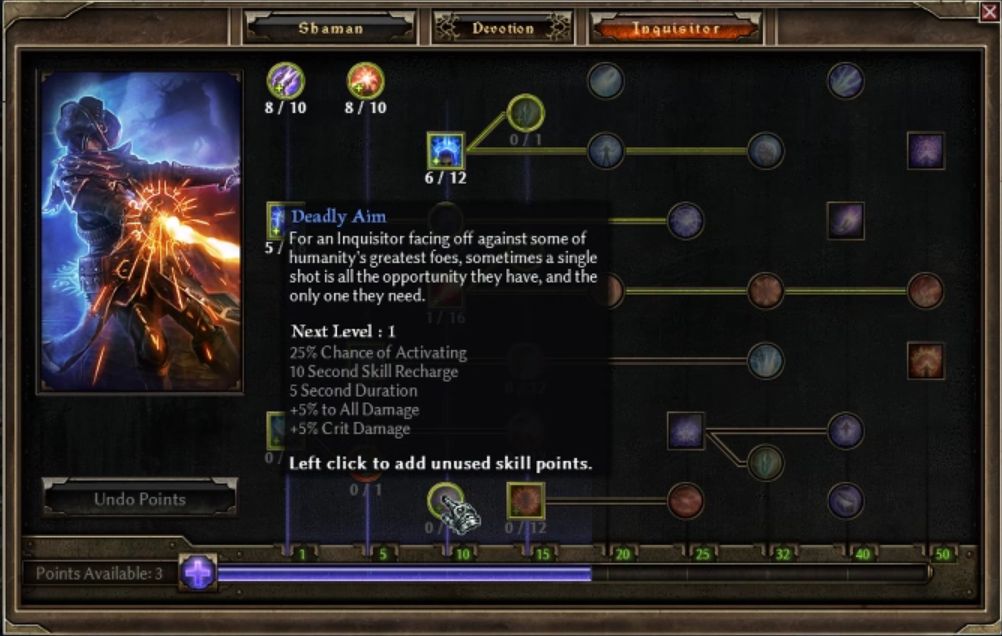Add a point with the mastery plus button

(198, 573)
